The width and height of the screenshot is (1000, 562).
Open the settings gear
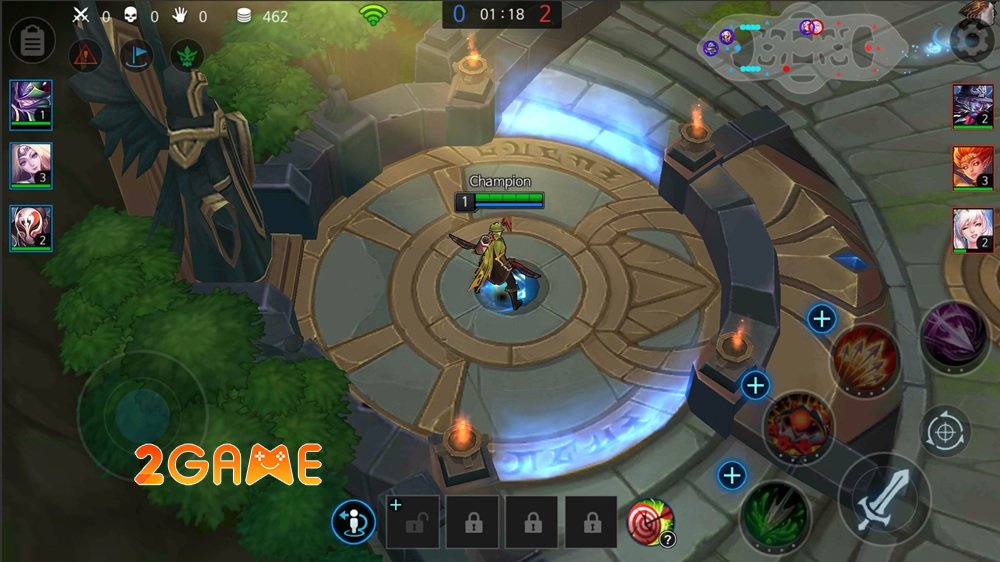coord(971,40)
